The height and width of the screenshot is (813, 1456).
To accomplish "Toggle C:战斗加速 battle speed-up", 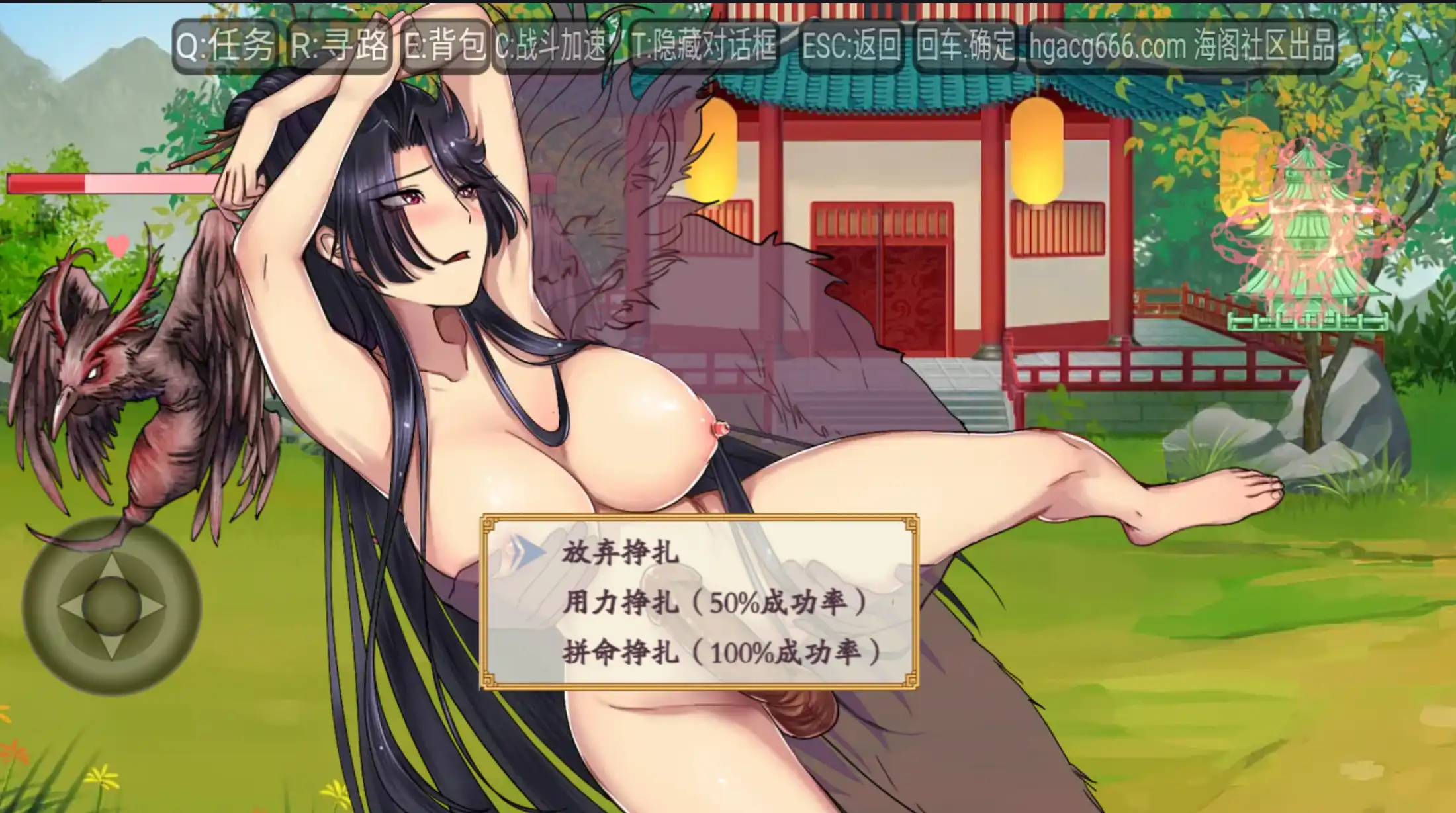I will pyautogui.click(x=555, y=45).
